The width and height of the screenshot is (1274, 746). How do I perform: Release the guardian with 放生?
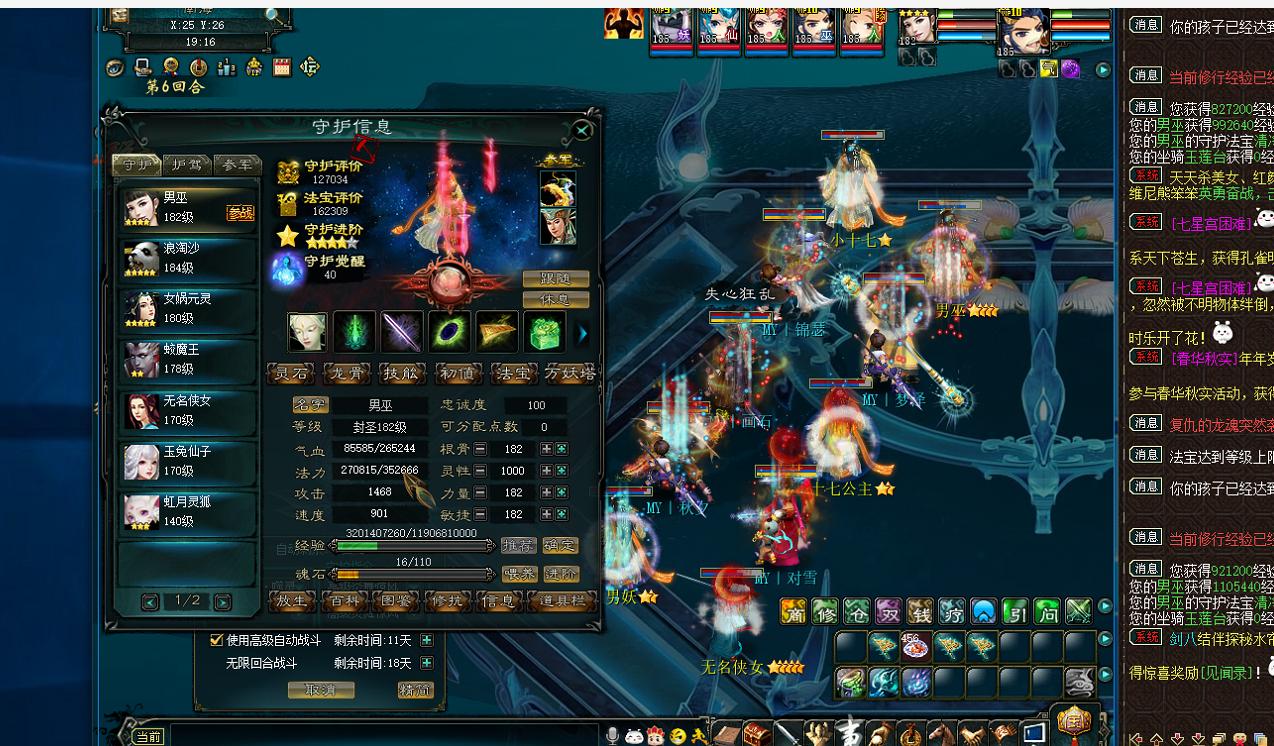pos(292,601)
